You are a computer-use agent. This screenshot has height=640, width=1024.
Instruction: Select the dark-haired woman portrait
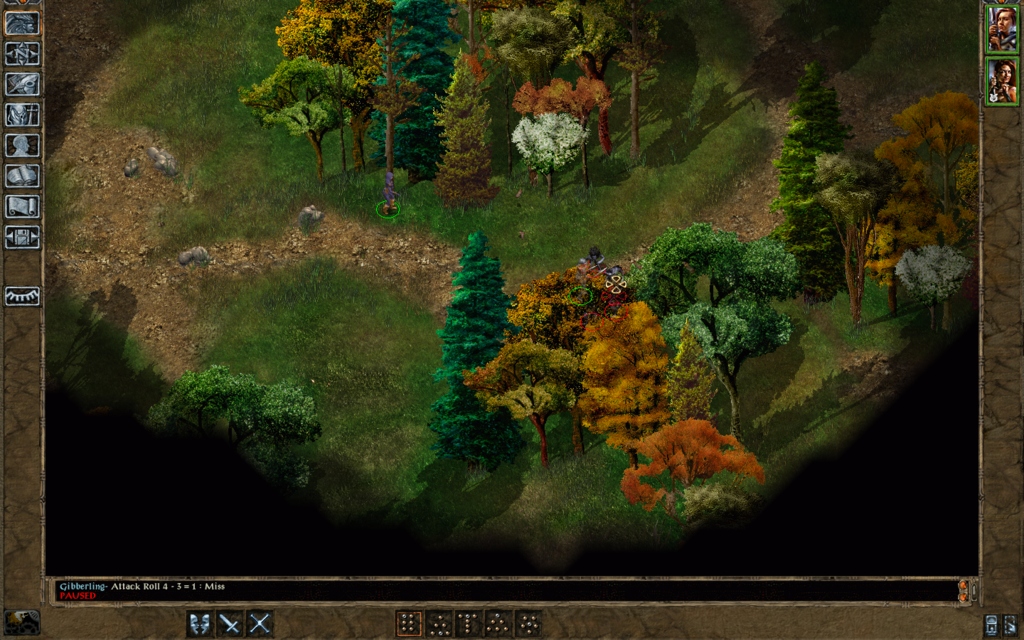(x=1002, y=82)
